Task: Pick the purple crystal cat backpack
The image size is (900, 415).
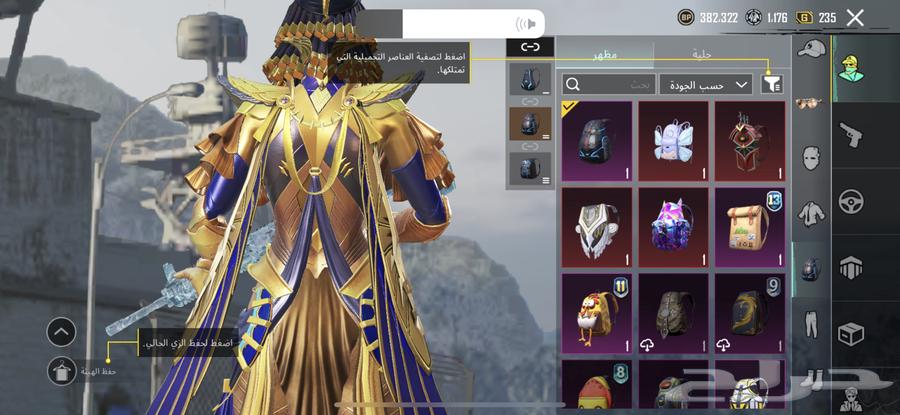Action: click(x=673, y=227)
